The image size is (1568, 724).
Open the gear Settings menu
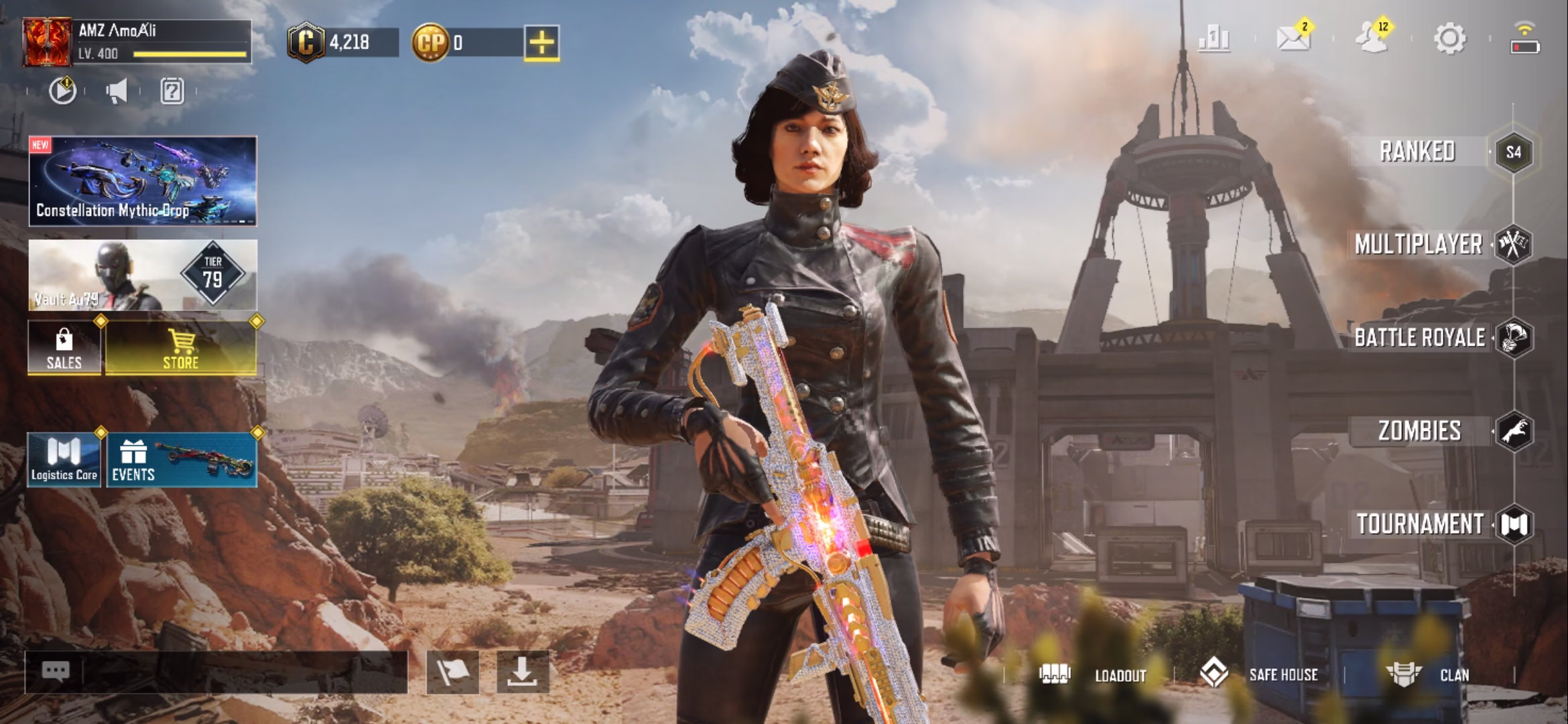1449,39
